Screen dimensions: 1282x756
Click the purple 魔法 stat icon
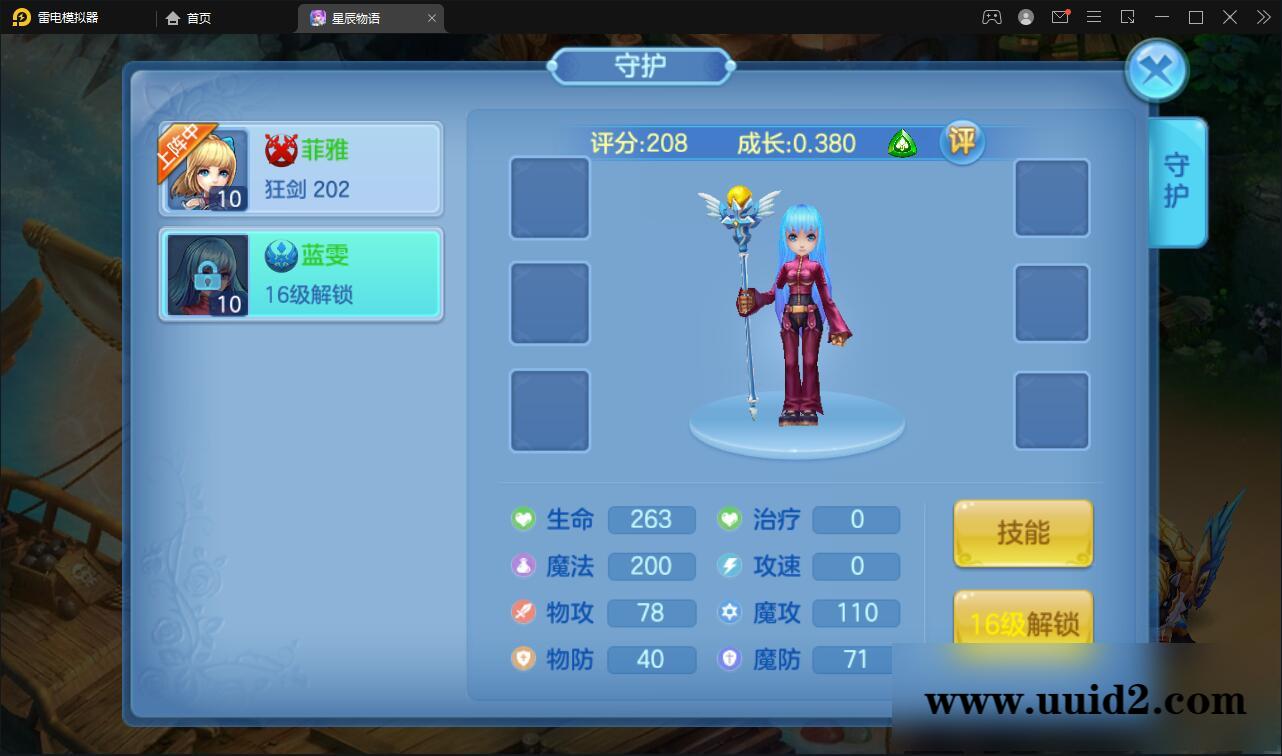524,566
